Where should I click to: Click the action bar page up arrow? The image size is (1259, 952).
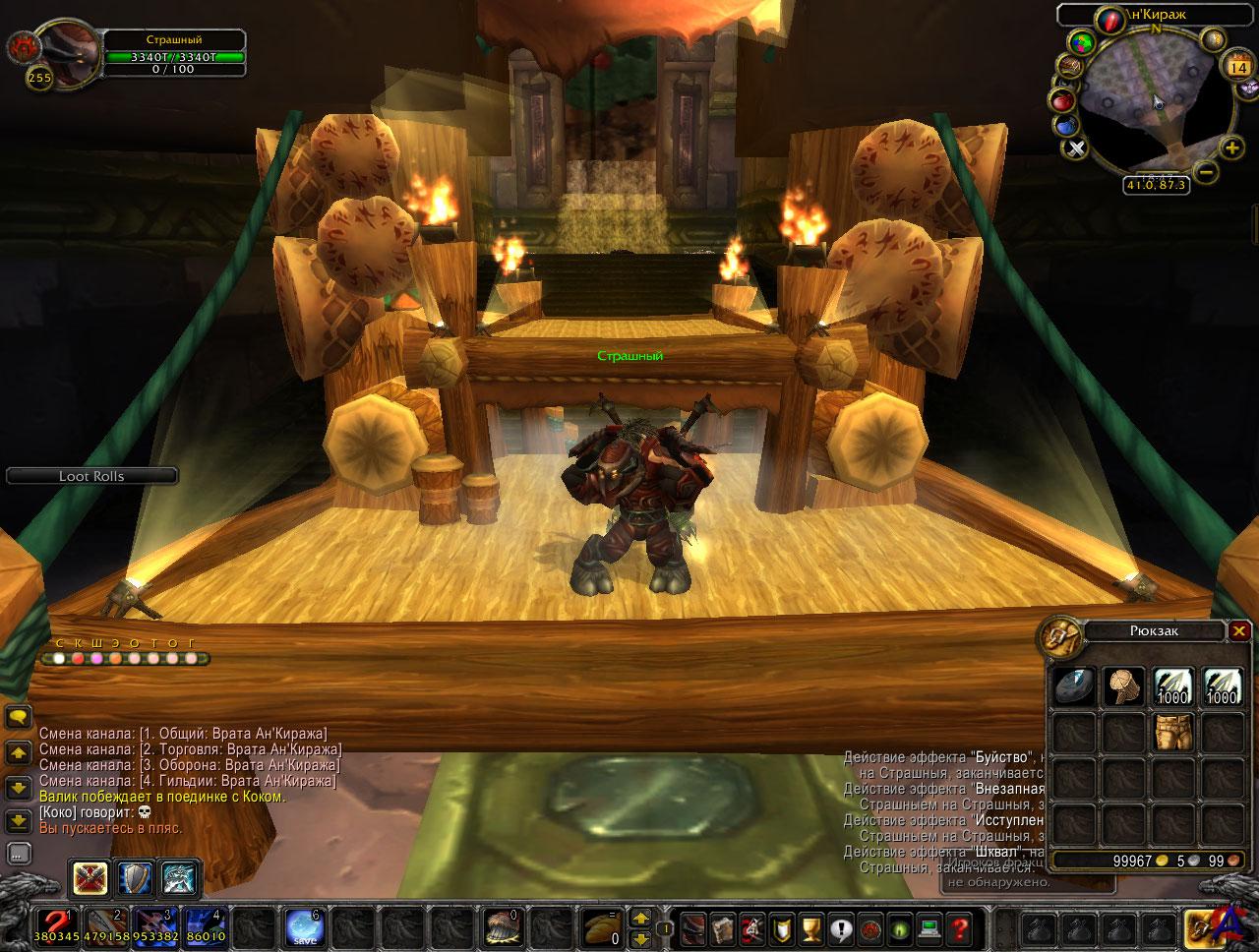click(x=640, y=918)
